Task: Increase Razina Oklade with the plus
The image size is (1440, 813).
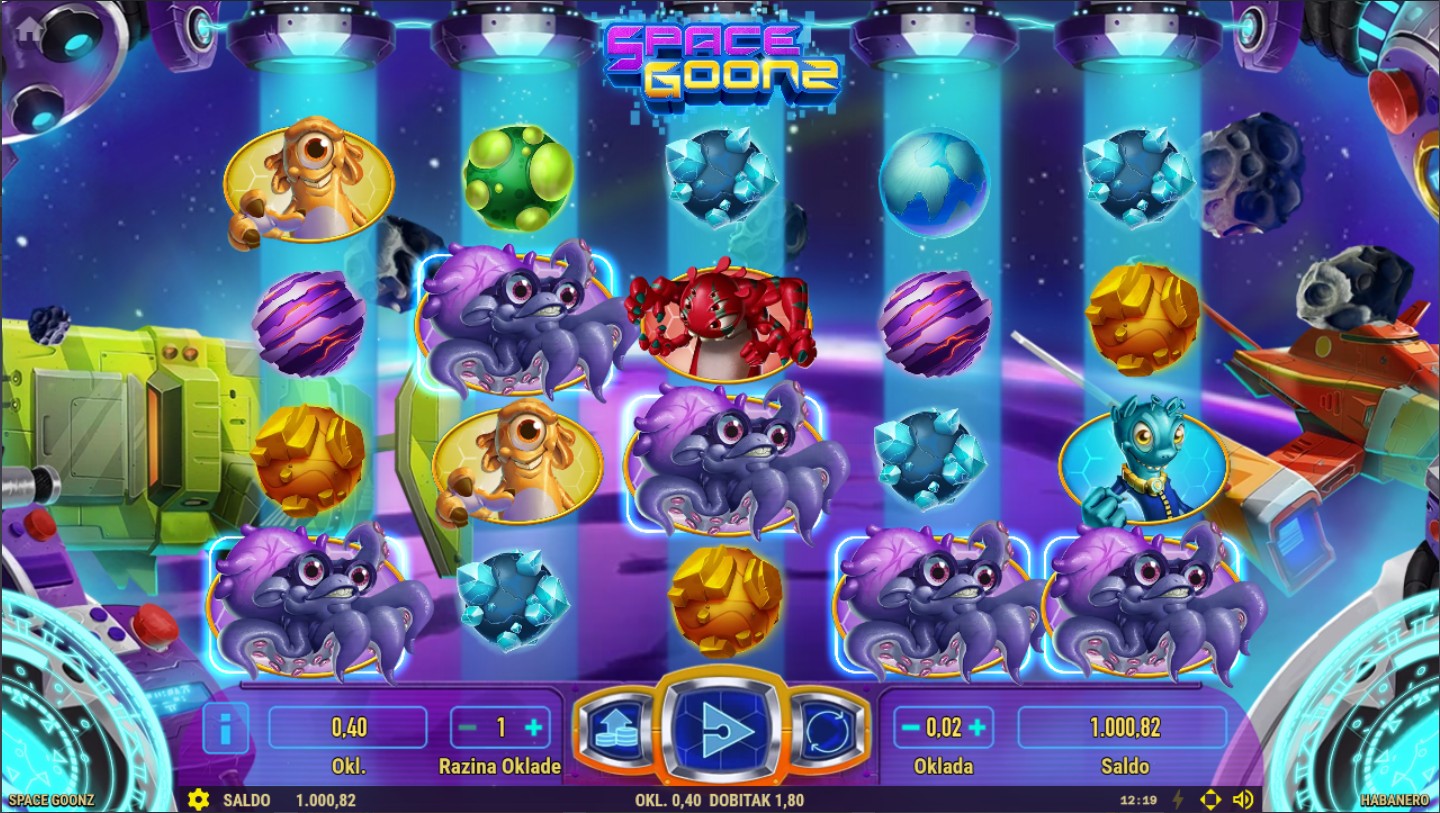Action: pos(534,728)
